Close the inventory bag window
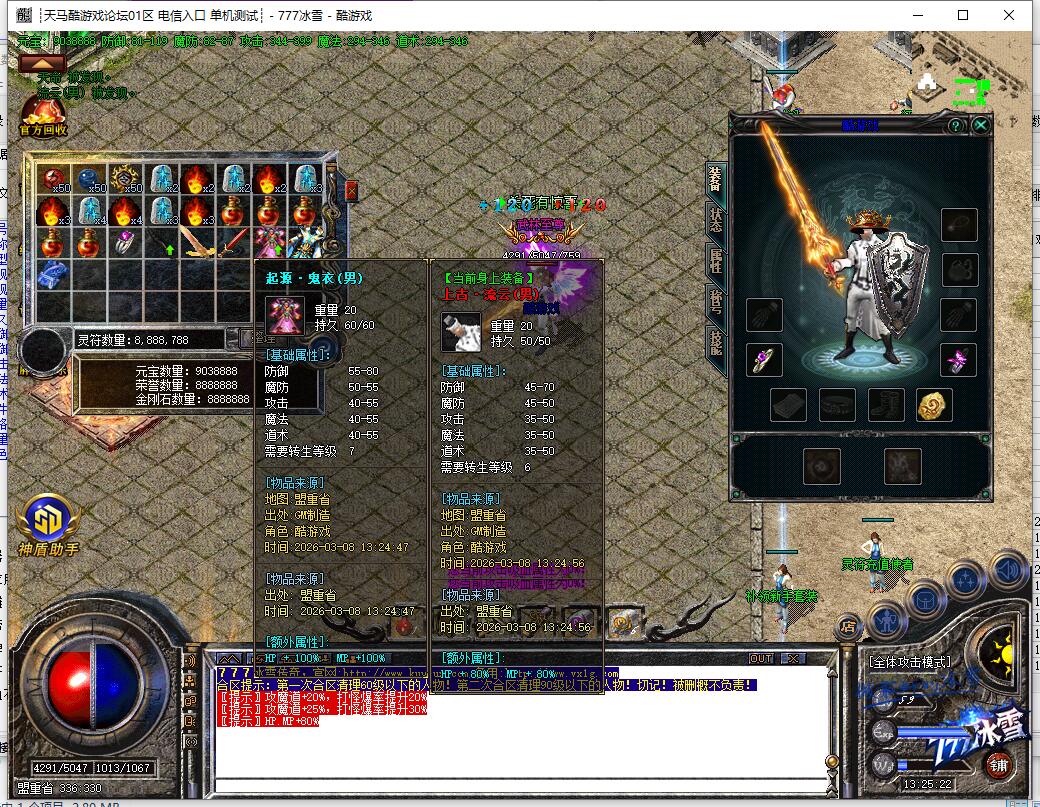1040x807 pixels. tap(351, 190)
